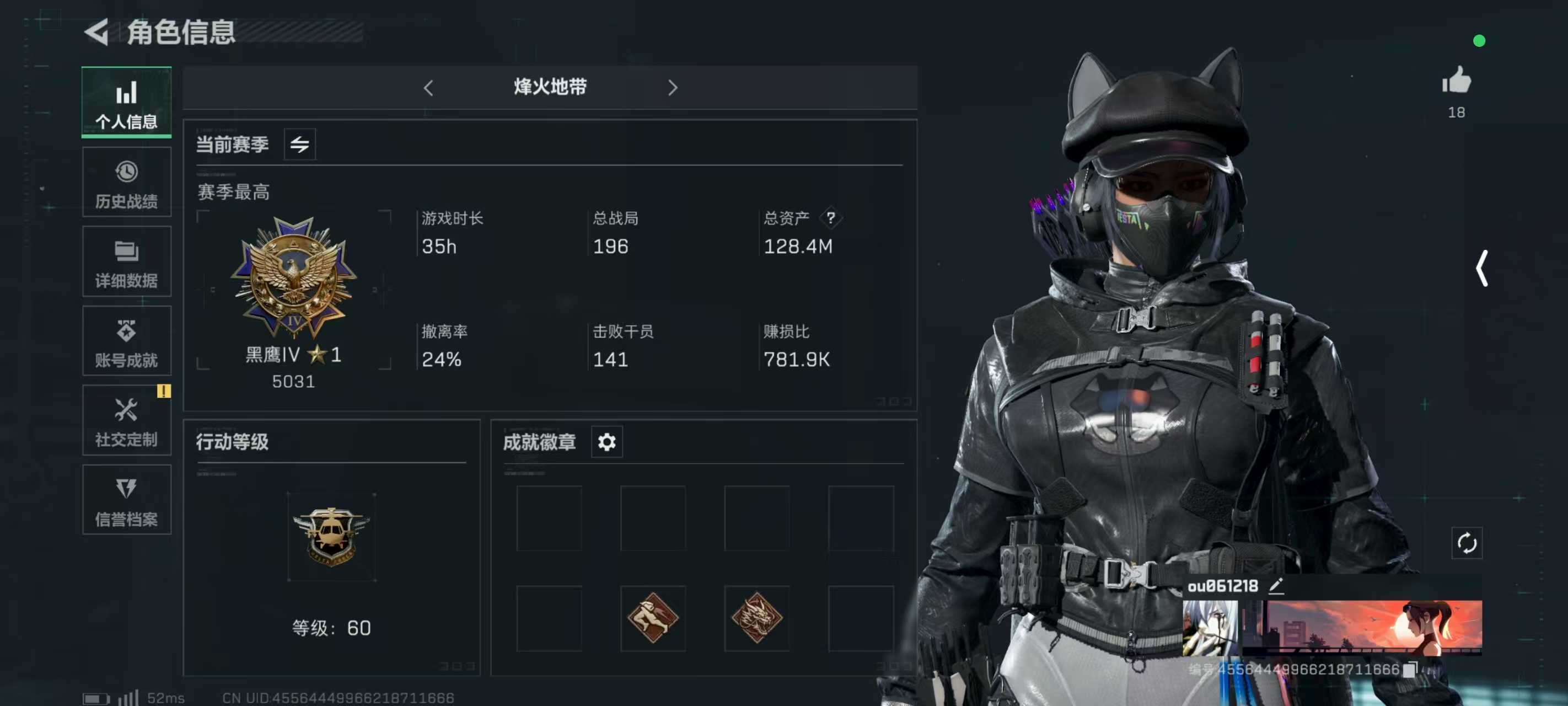View 详细数据 statistics
The height and width of the screenshot is (706, 1568).
coord(126,261)
